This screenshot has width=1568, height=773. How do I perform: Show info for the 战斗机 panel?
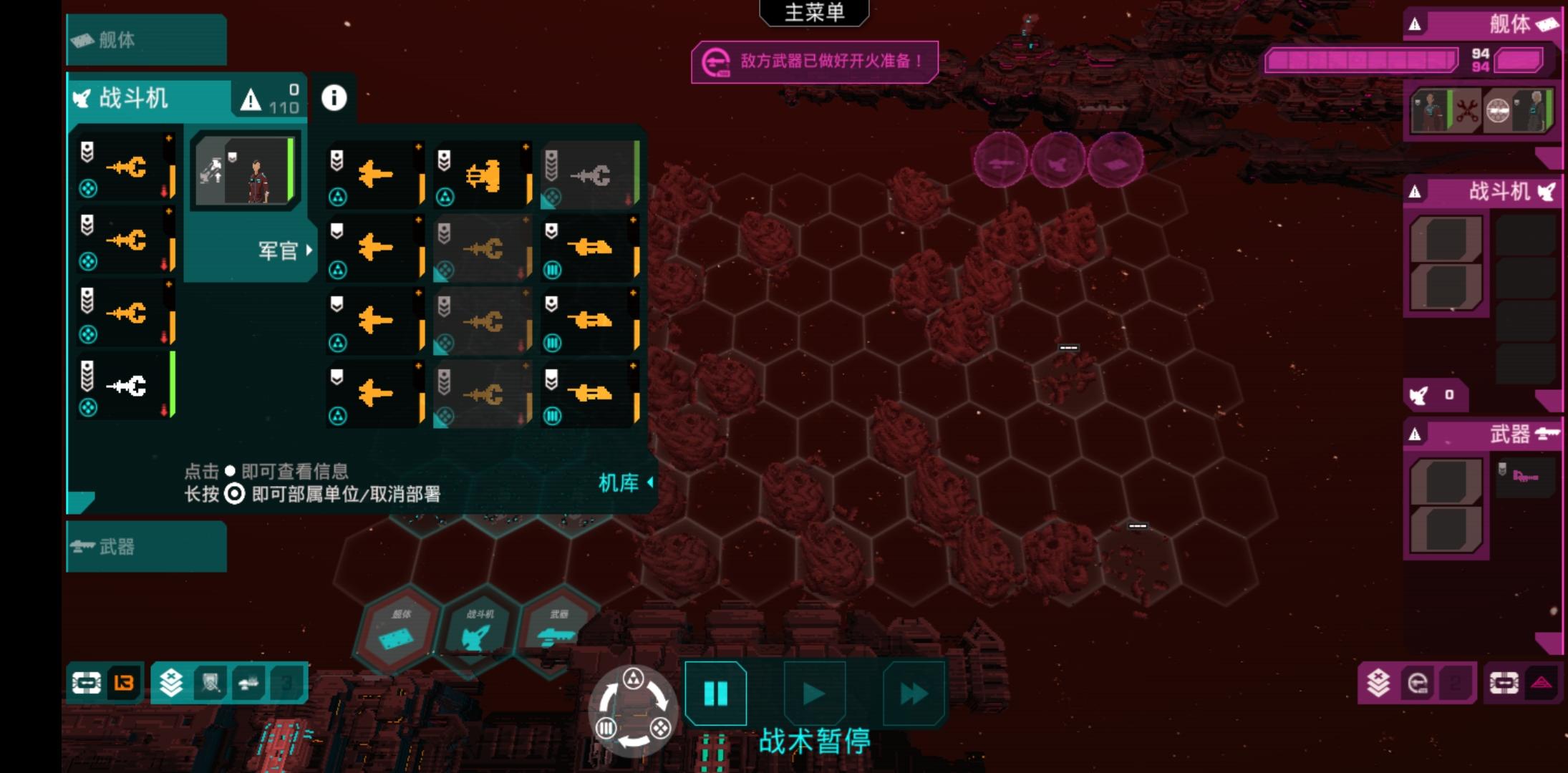334,98
